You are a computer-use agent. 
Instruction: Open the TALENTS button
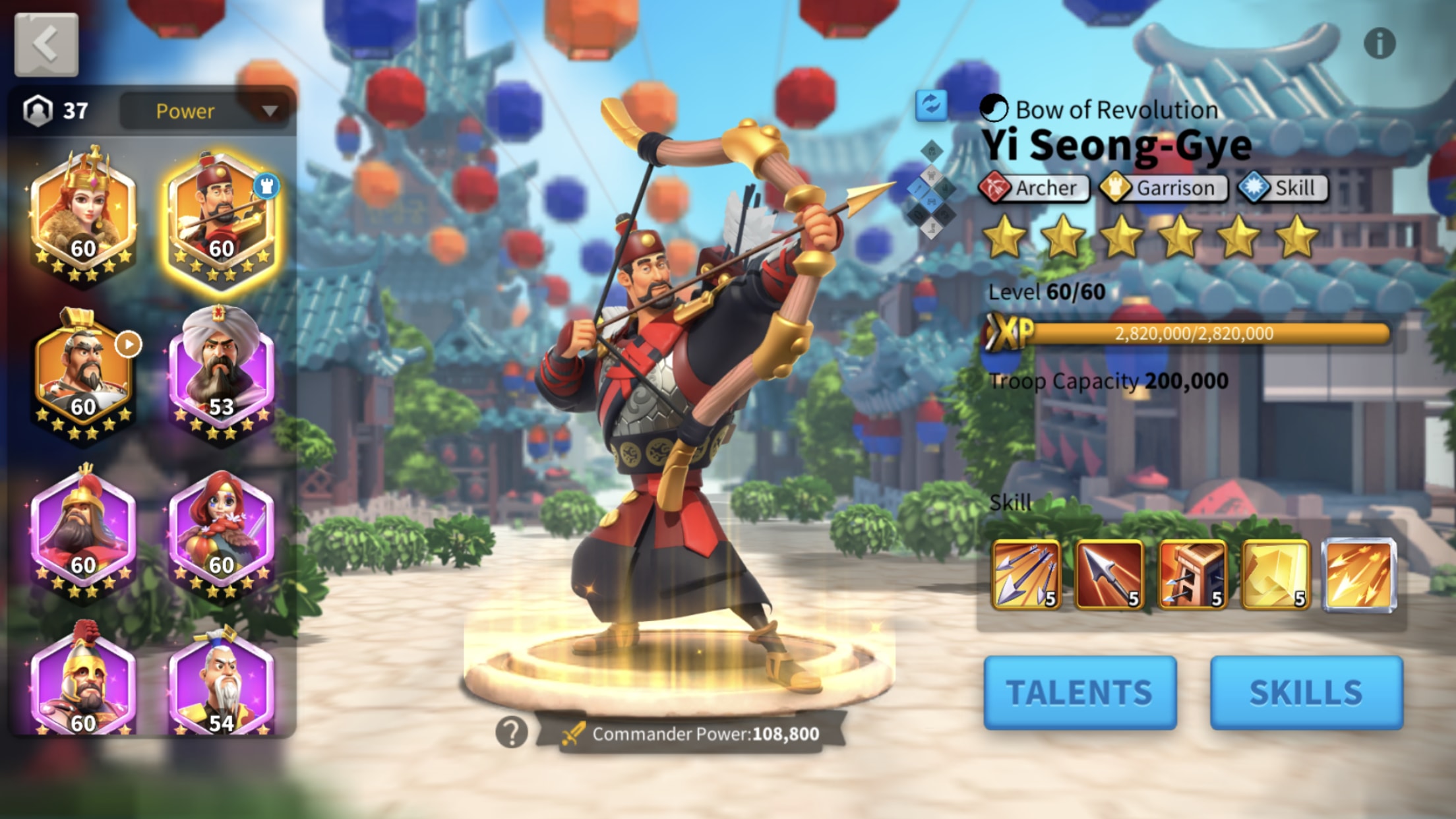1079,691
